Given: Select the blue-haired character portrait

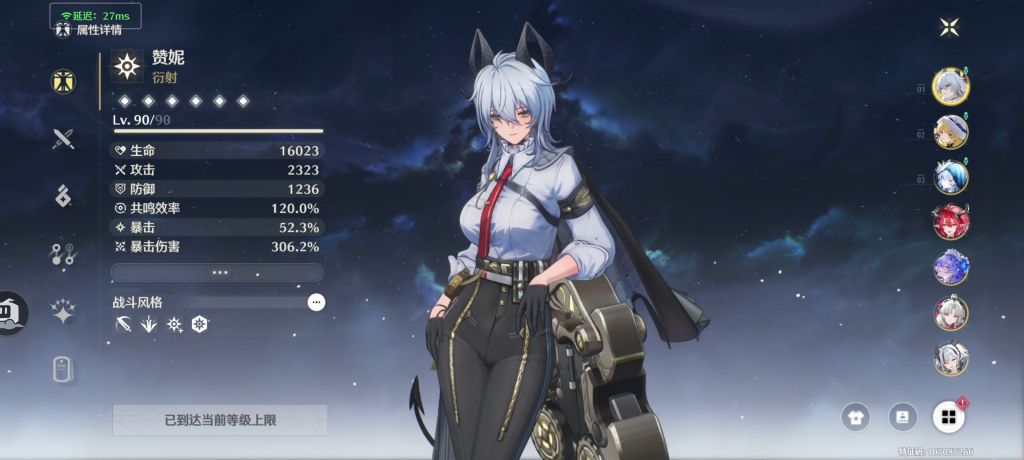Looking at the screenshot, I should click(x=950, y=177).
